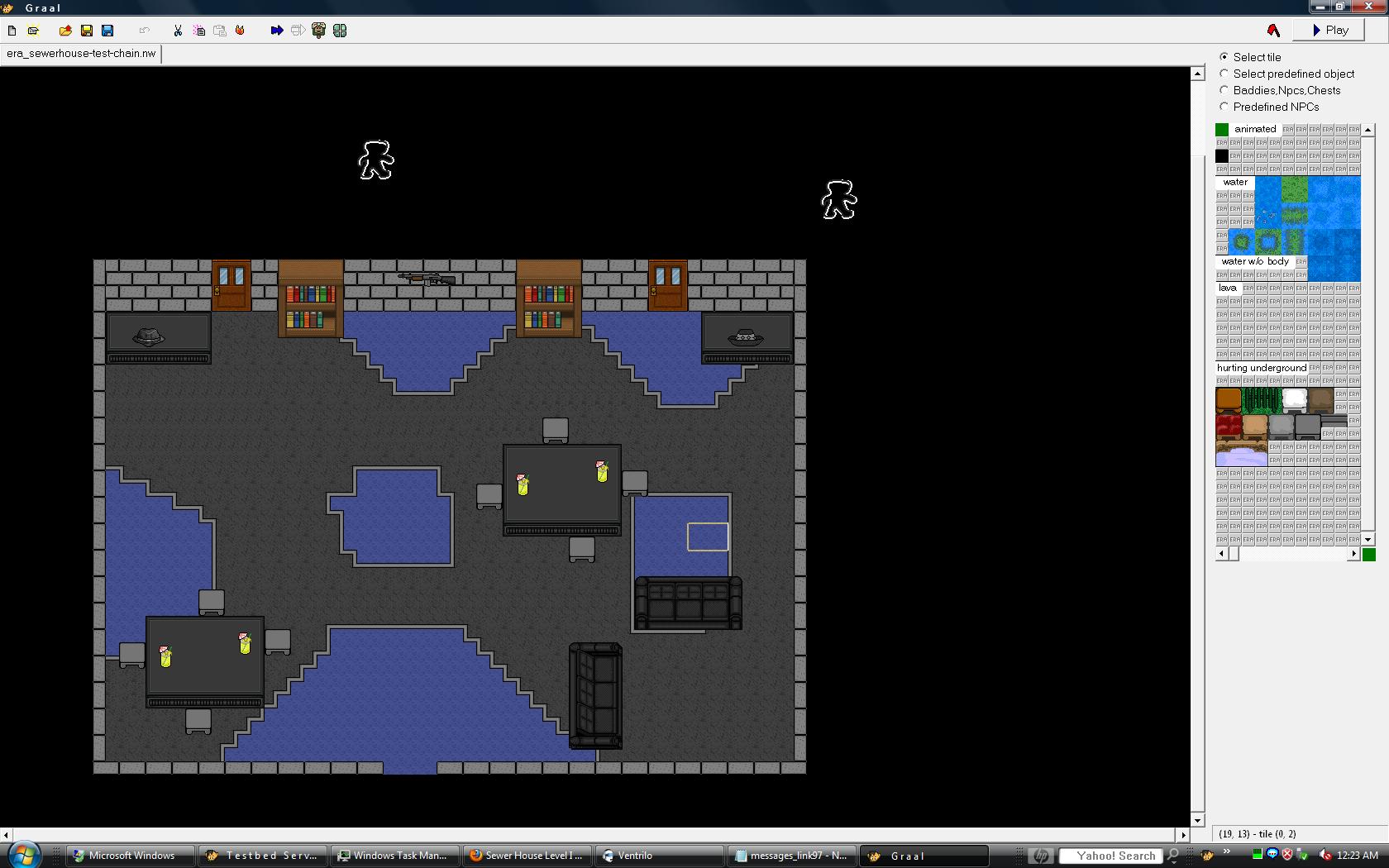Viewport: 1389px width, 868px height.
Task: Click the tileset palette's down scroll arrow
Action: (1368, 539)
